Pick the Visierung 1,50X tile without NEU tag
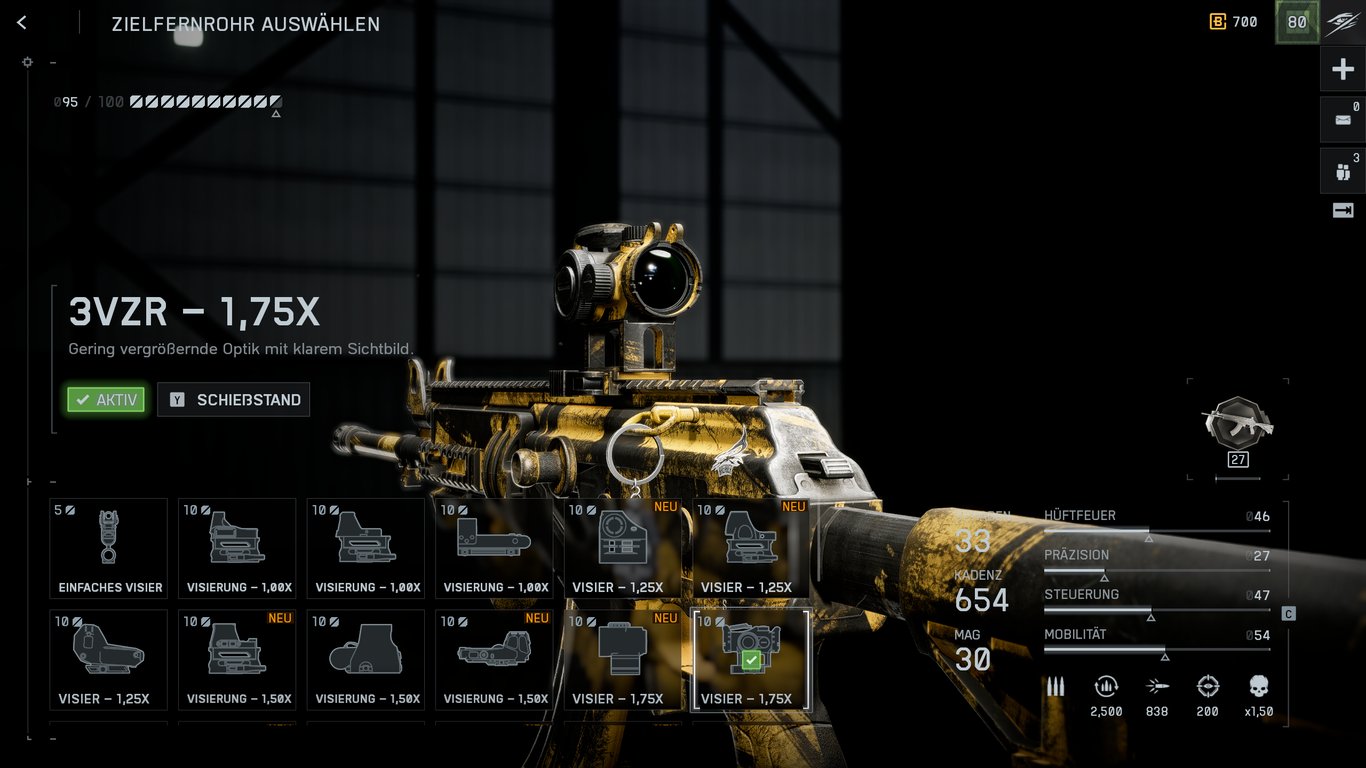This screenshot has height=768, width=1366. coord(366,660)
